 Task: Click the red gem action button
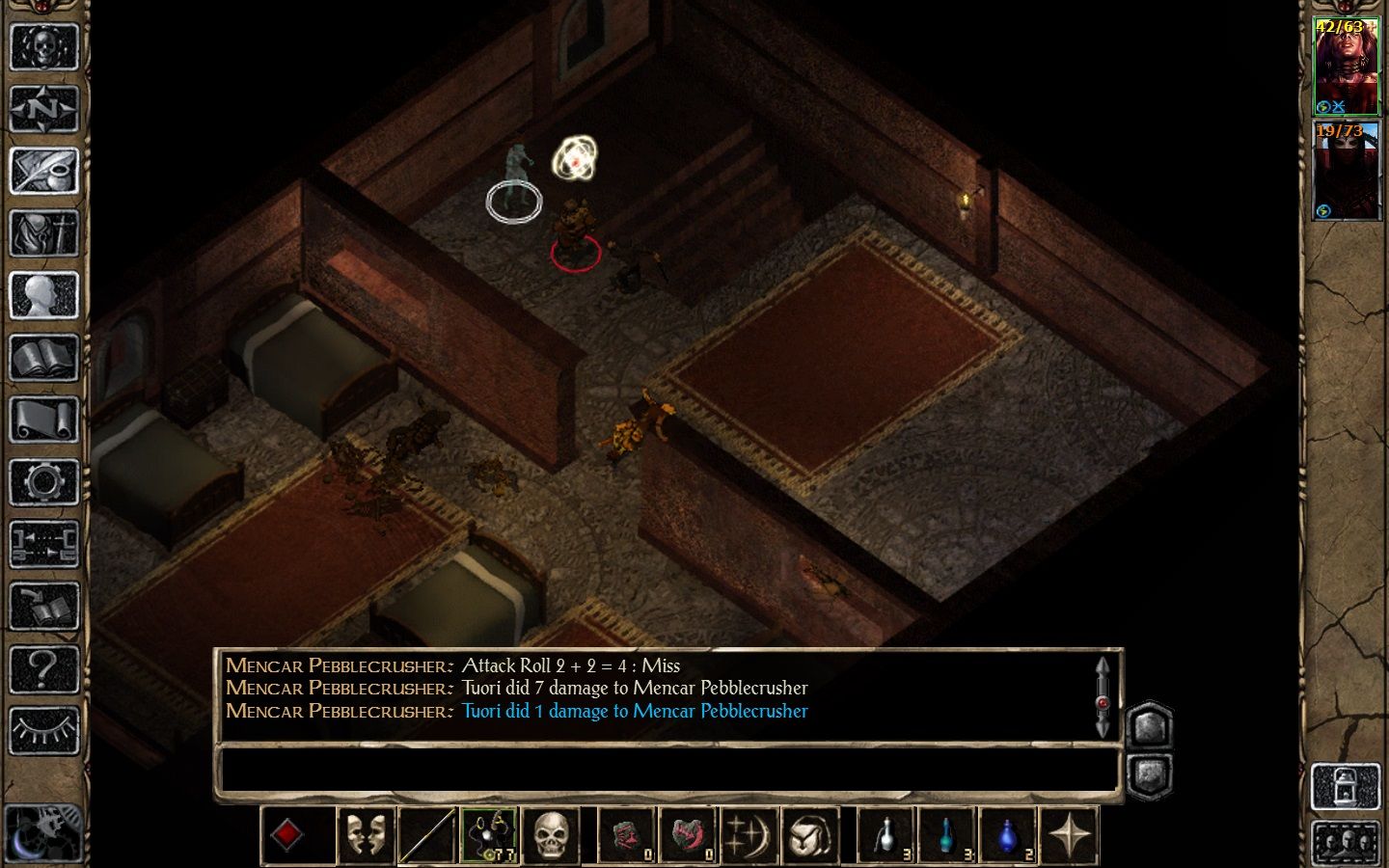coord(286,835)
